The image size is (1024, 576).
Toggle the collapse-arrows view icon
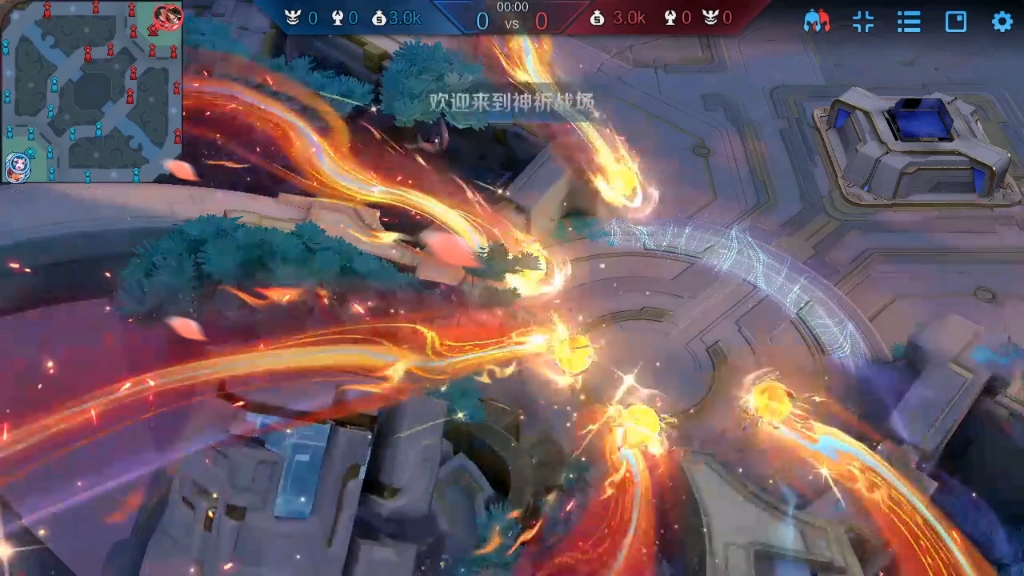tap(863, 21)
